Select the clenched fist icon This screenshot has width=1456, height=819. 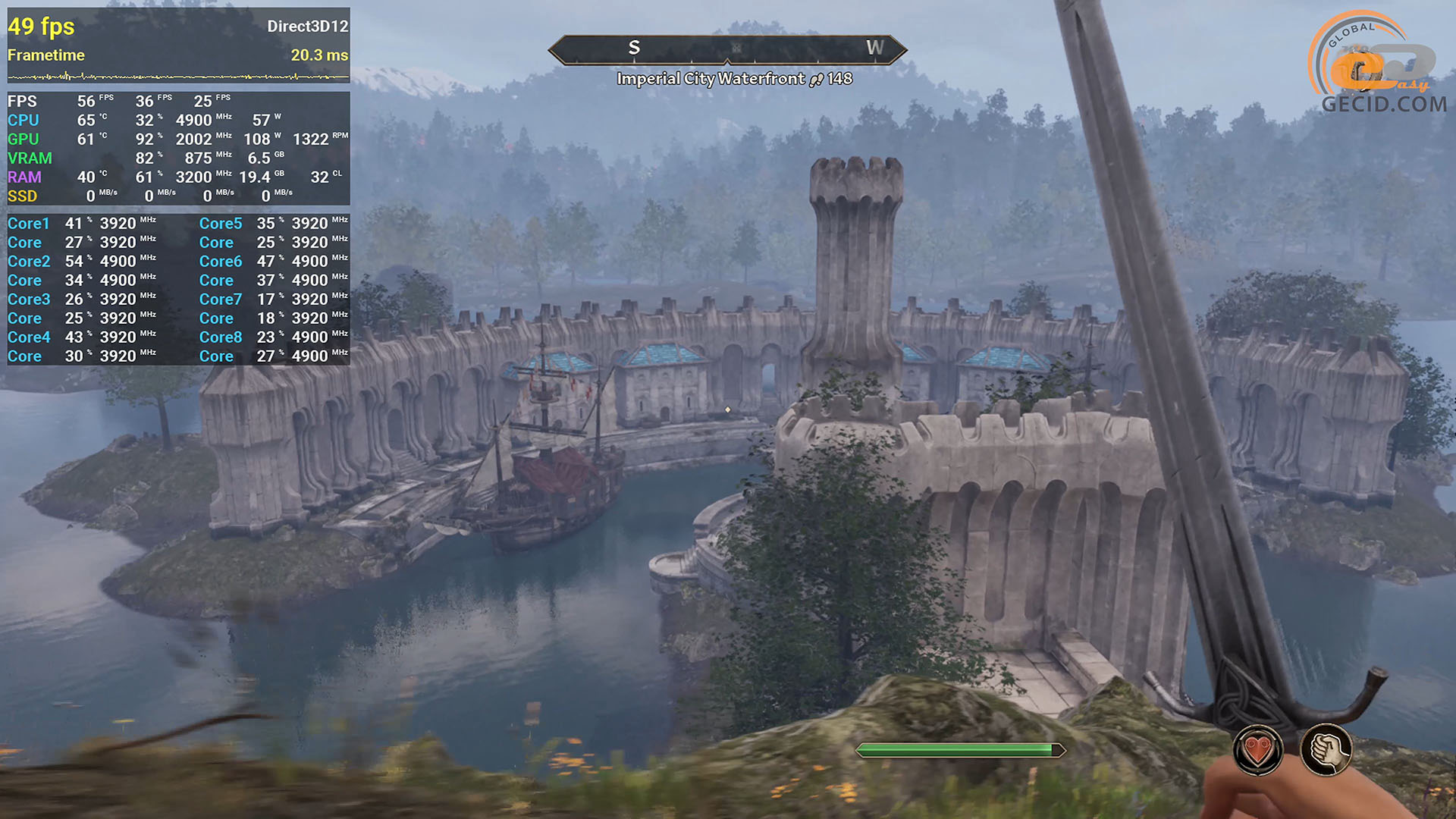coord(1326,750)
